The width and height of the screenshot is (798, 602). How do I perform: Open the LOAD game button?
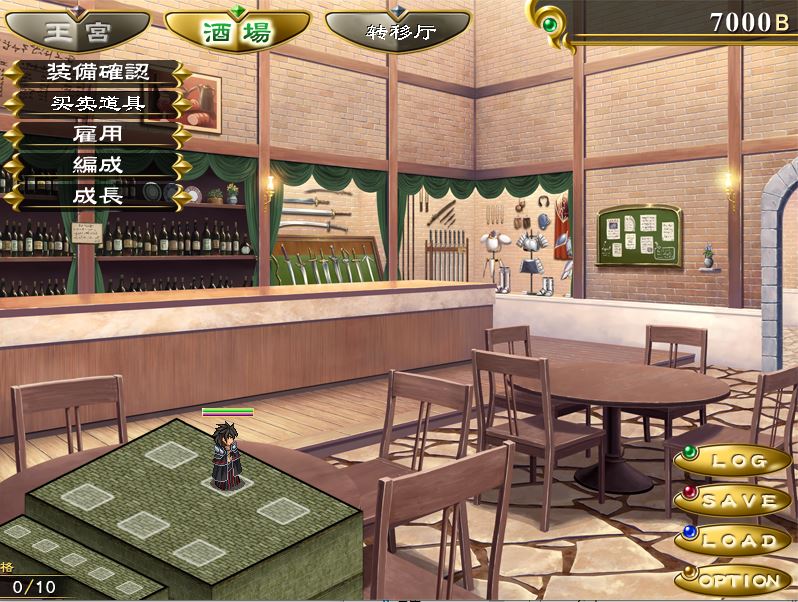(735, 540)
